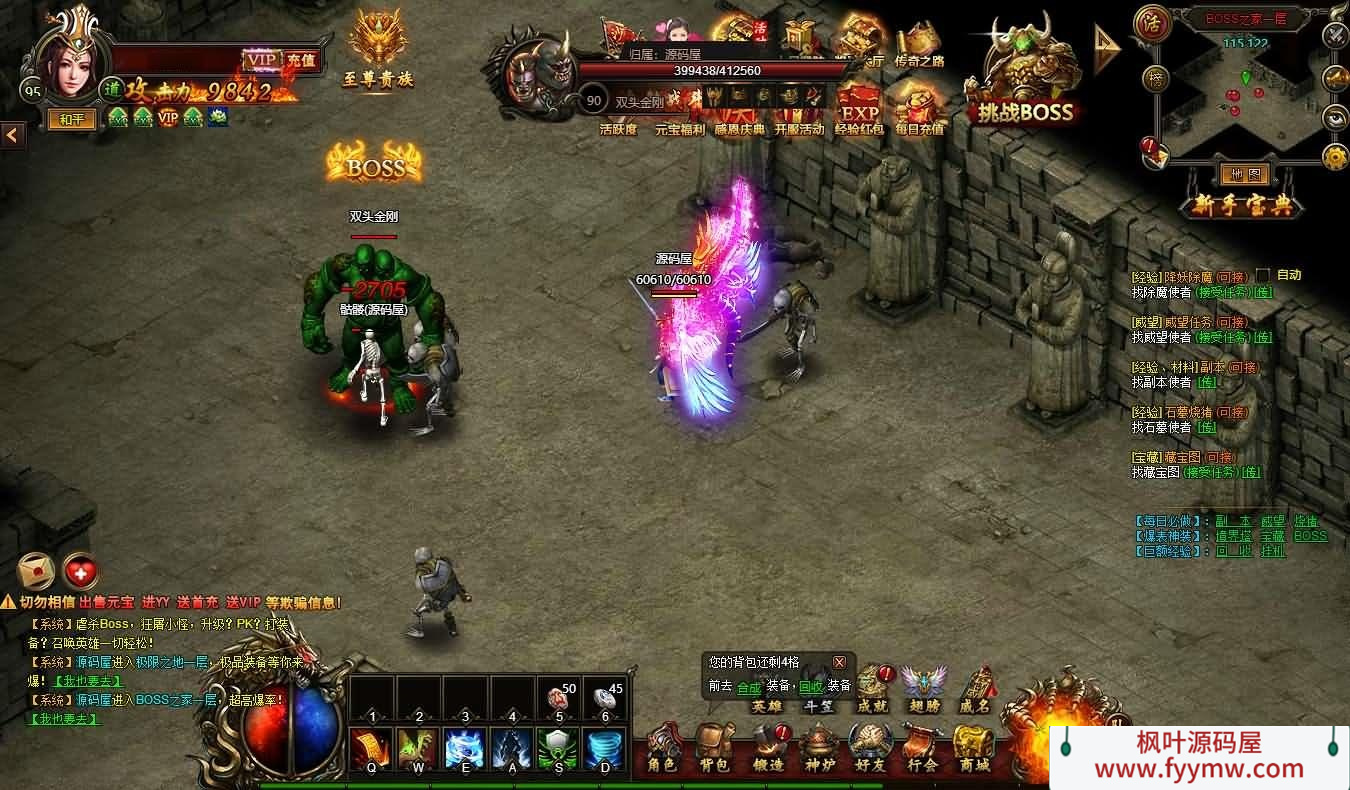Screen dimensions: 1350x790
Task: Open the 翅膀 wings panel
Action: click(x=924, y=689)
